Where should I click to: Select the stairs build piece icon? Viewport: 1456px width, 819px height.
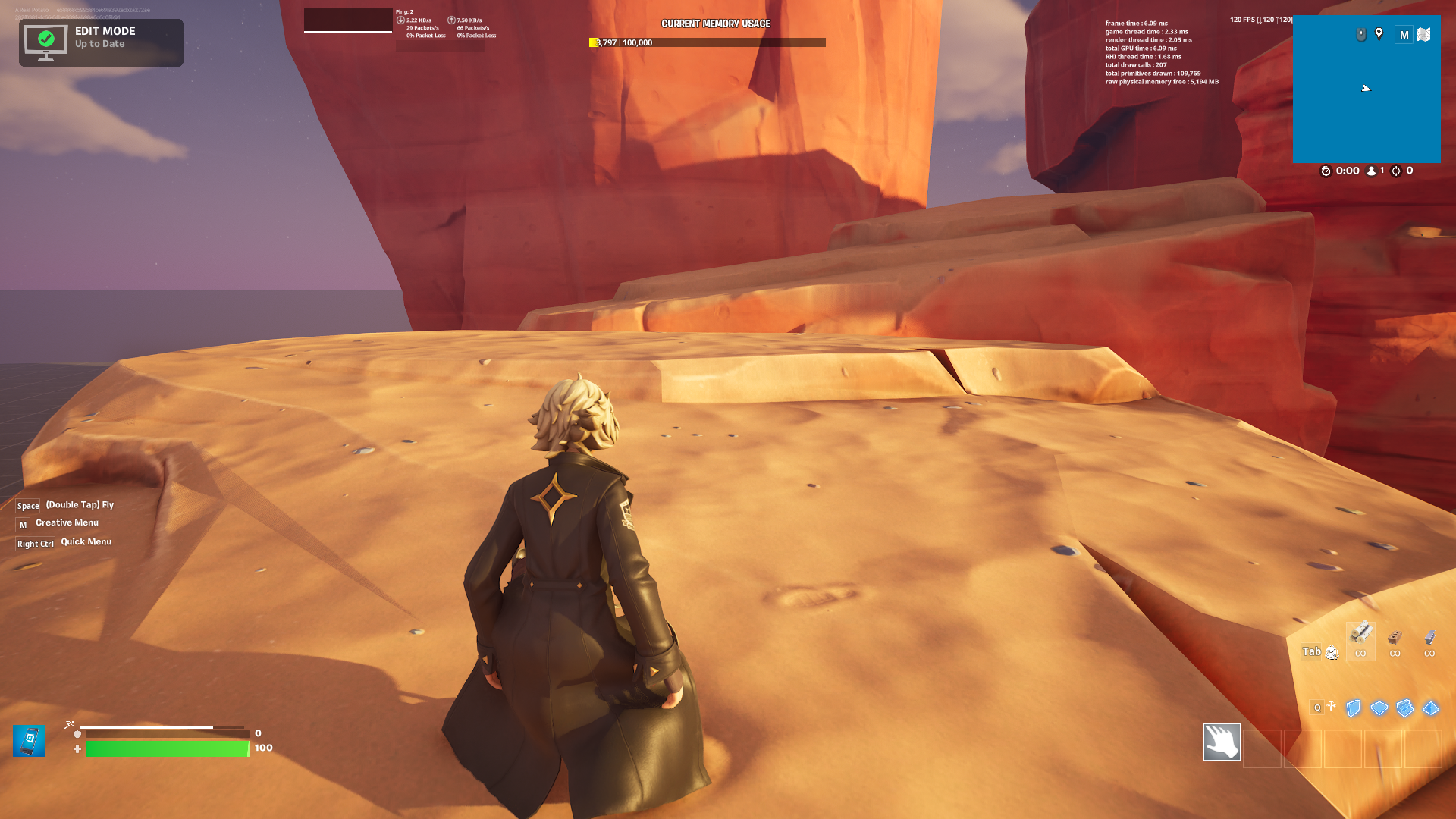coord(1404,708)
